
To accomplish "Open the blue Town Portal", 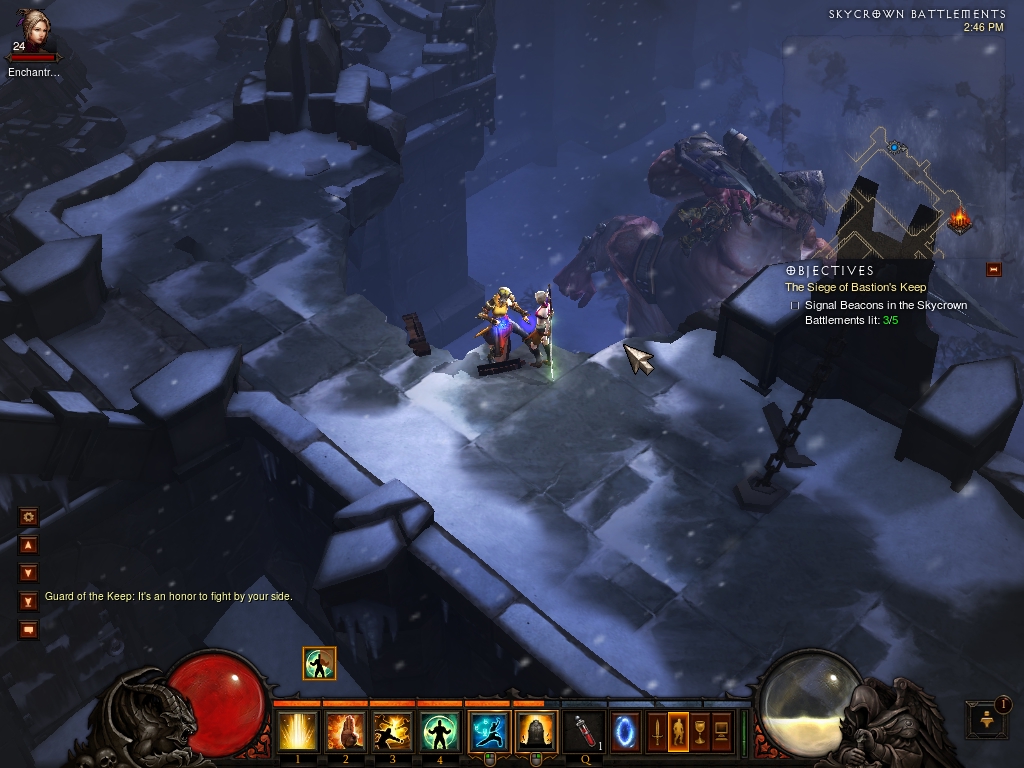I will click(626, 730).
